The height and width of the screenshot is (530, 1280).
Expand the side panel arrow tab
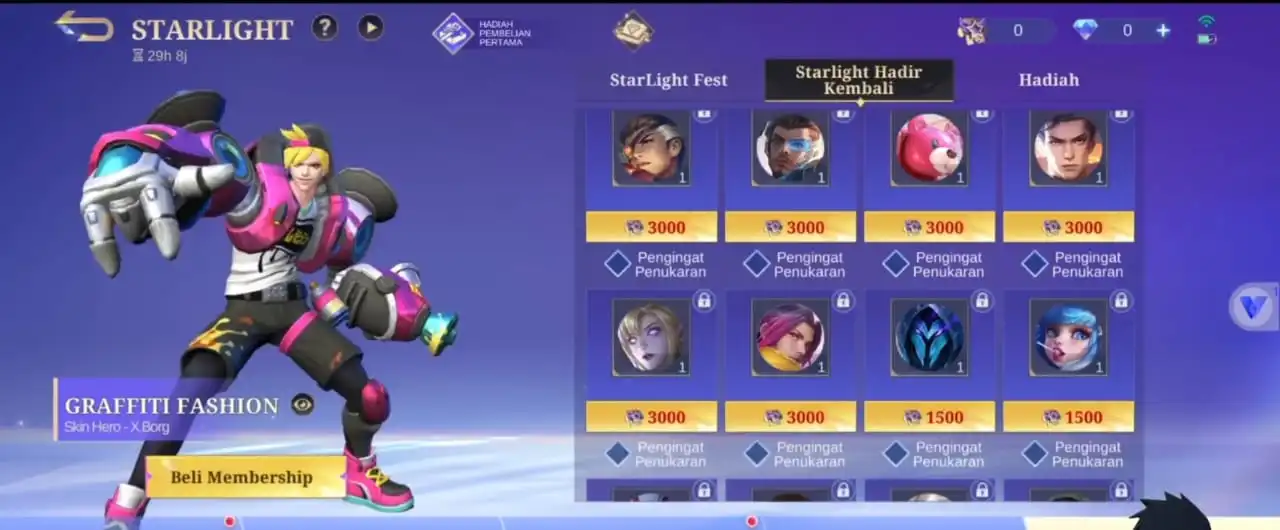coord(1253,306)
